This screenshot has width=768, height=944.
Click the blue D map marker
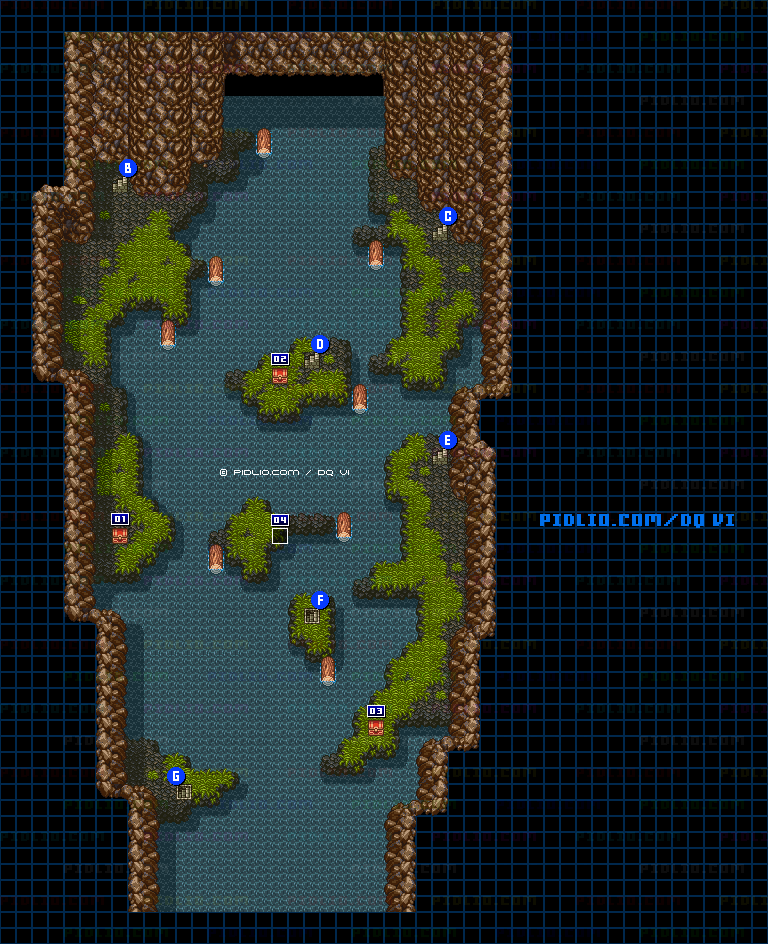coord(320,344)
